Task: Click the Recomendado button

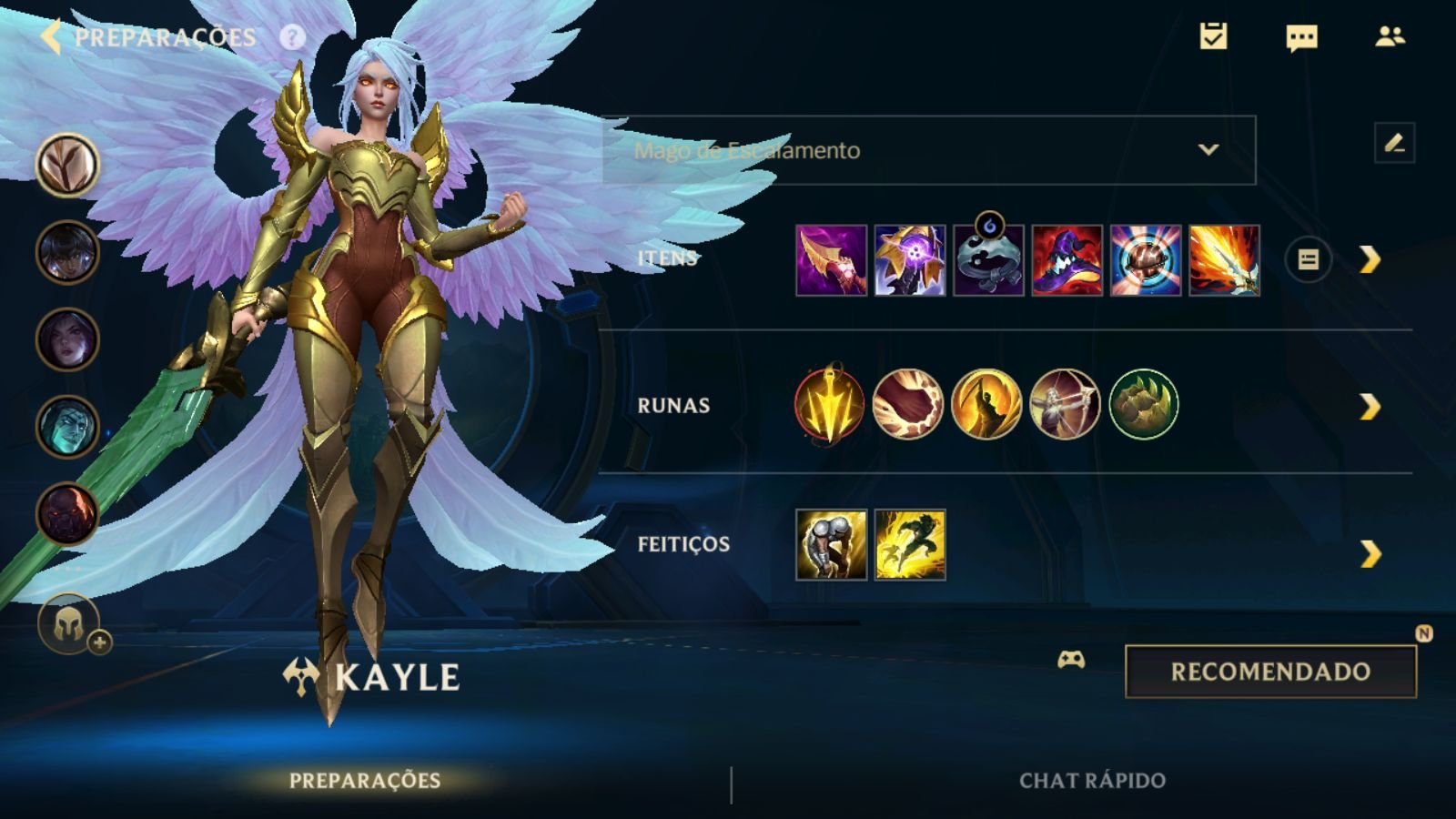Action: (1270, 672)
